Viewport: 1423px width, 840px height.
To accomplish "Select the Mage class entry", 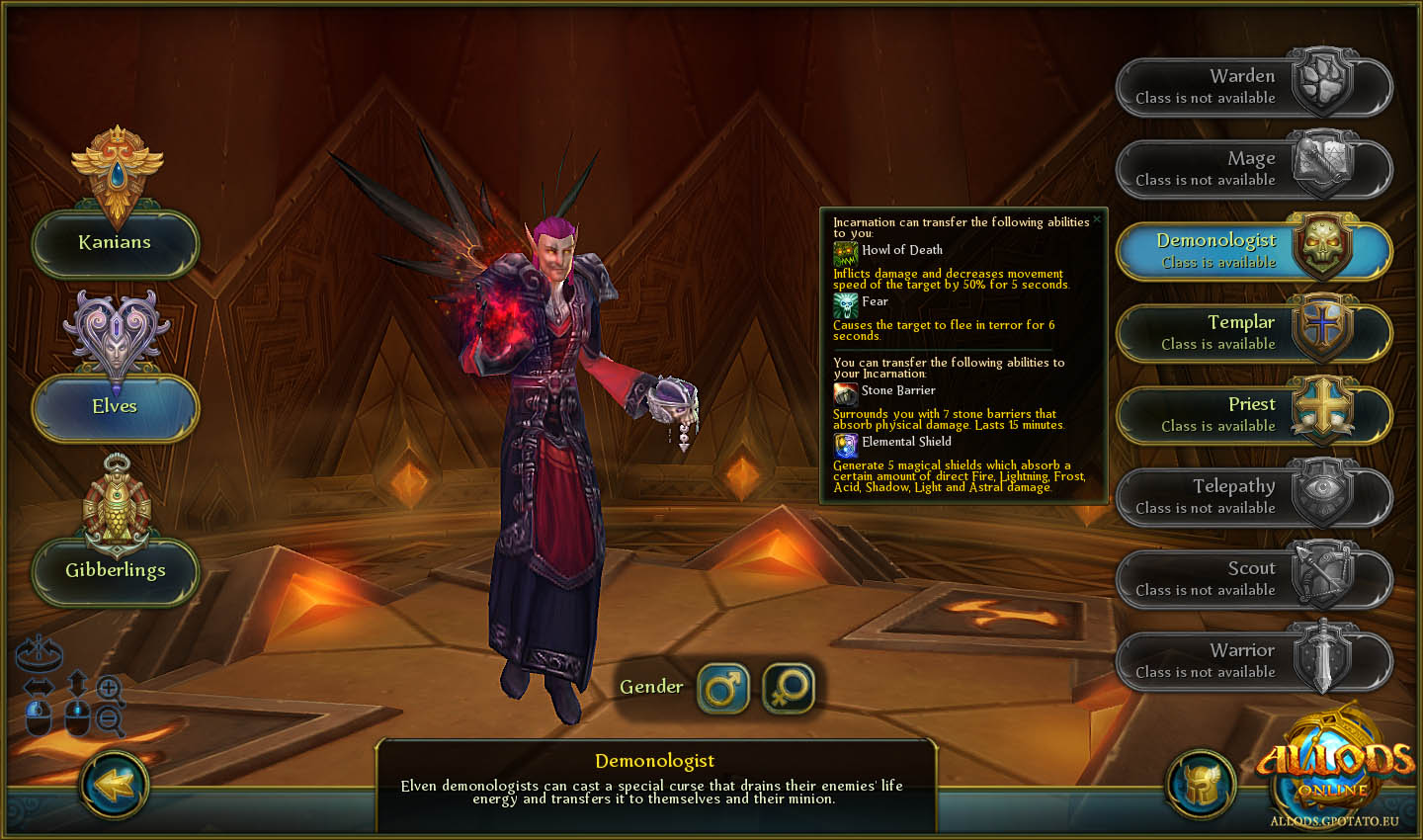I will click(x=1253, y=169).
